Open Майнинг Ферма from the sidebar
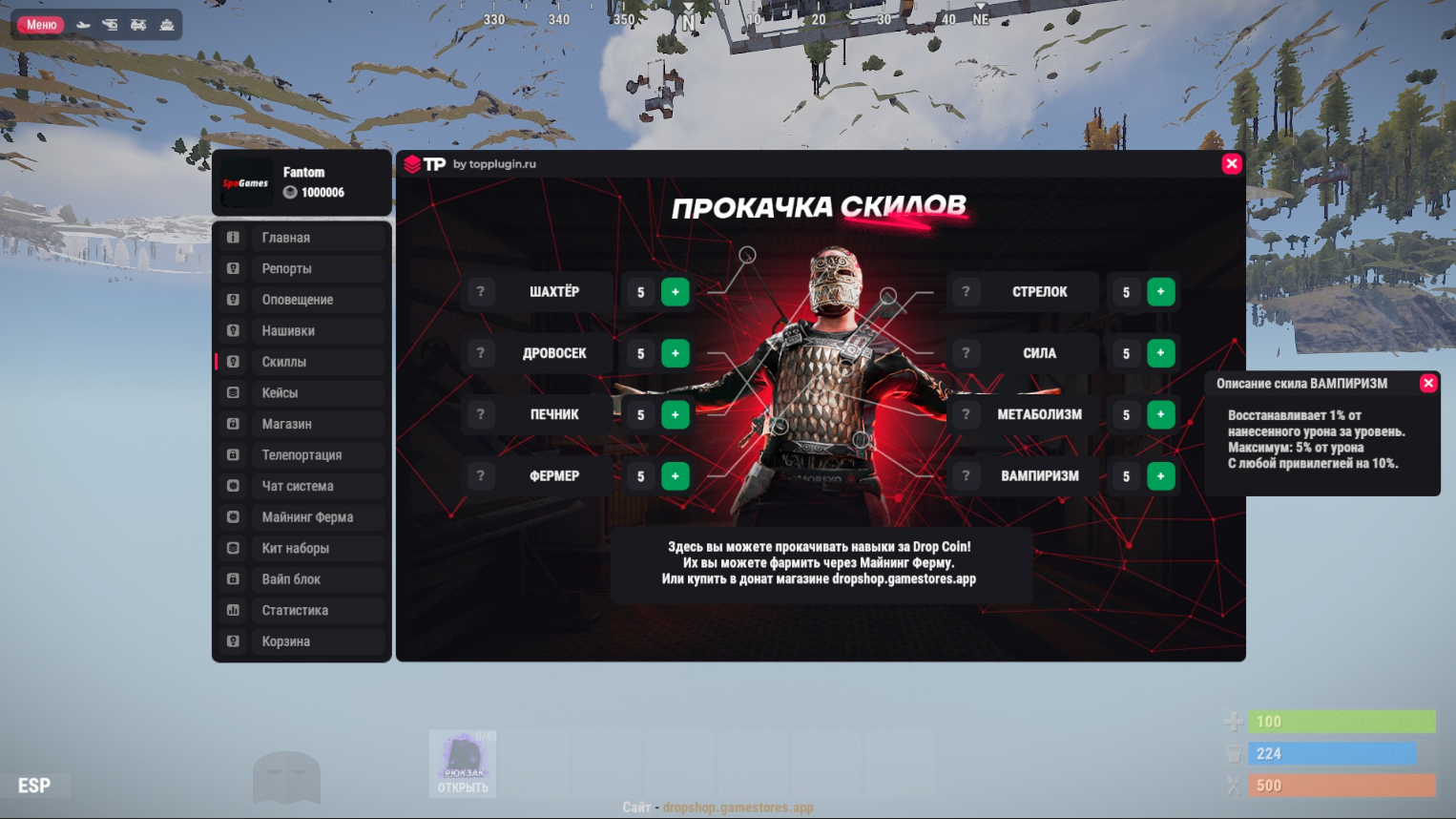Image resolution: width=1456 pixels, height=819 pixels. 302,517
